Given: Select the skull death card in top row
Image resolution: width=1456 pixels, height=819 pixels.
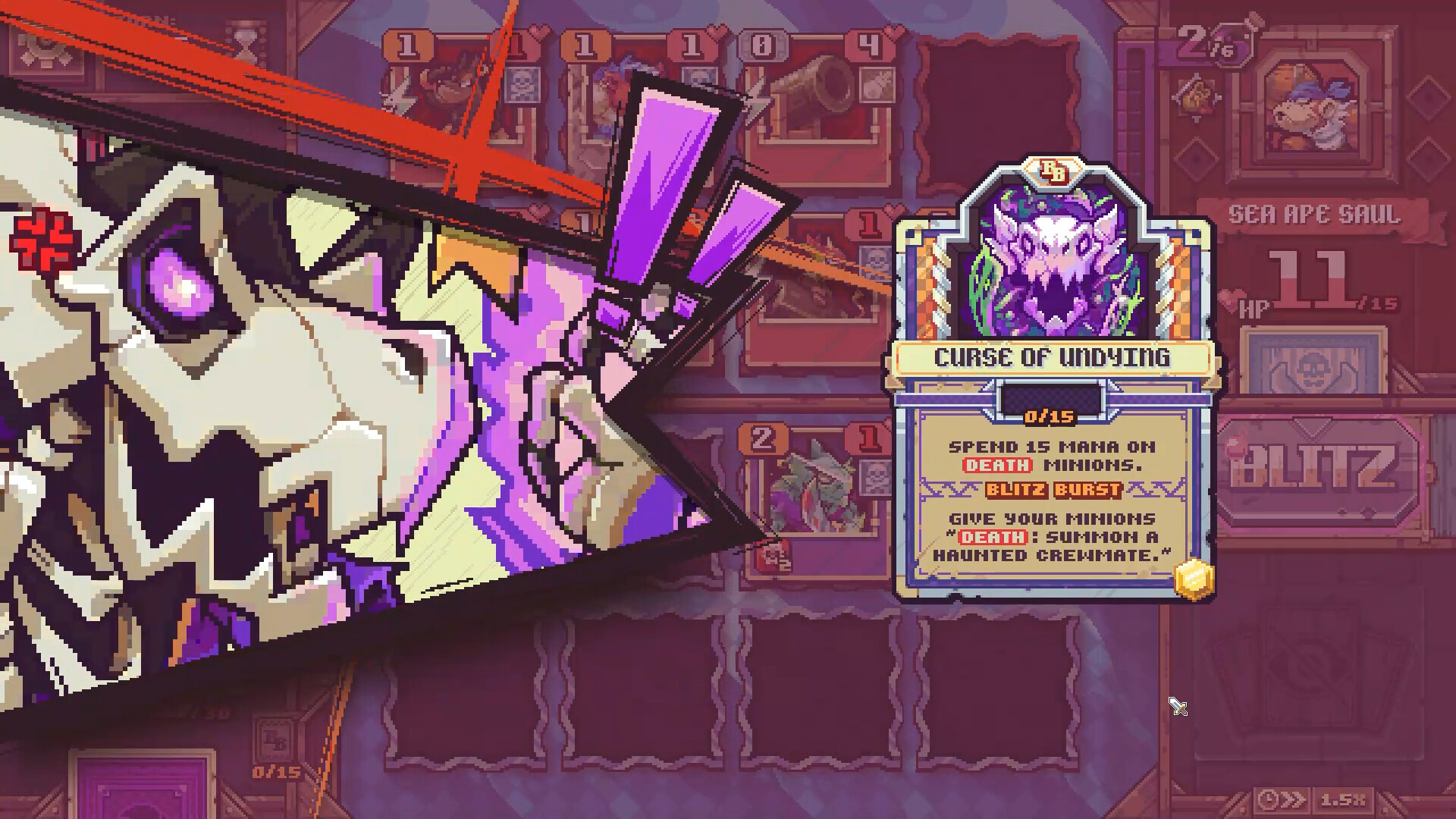Looking at the screenshot, I should click(523, 83).
